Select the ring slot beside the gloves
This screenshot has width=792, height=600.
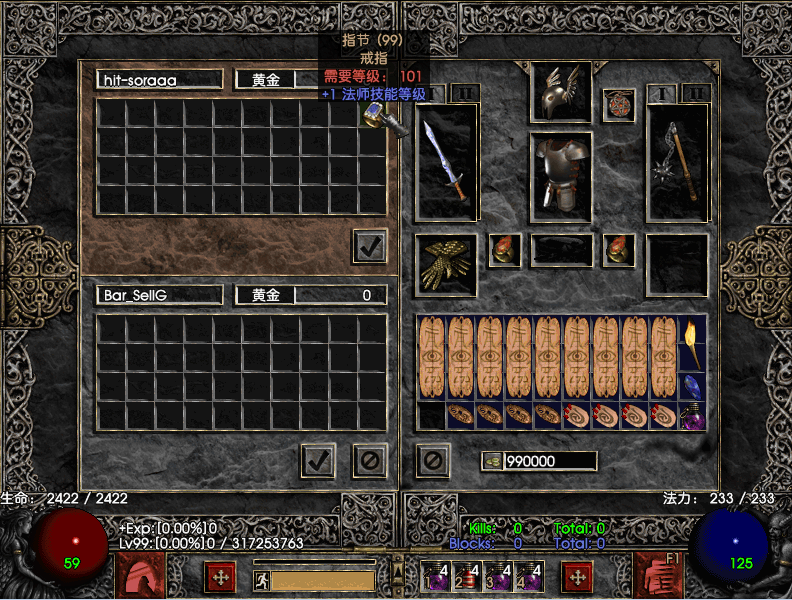pyautogui.click(x=503, y=250)
